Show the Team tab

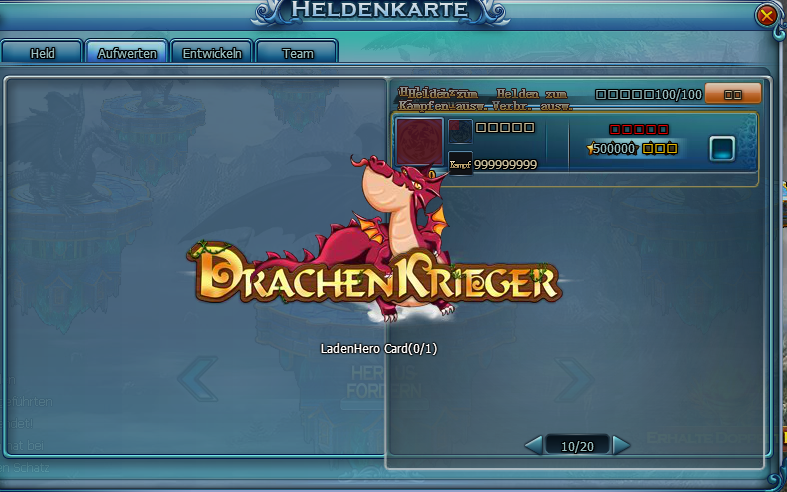click(297, 53)
